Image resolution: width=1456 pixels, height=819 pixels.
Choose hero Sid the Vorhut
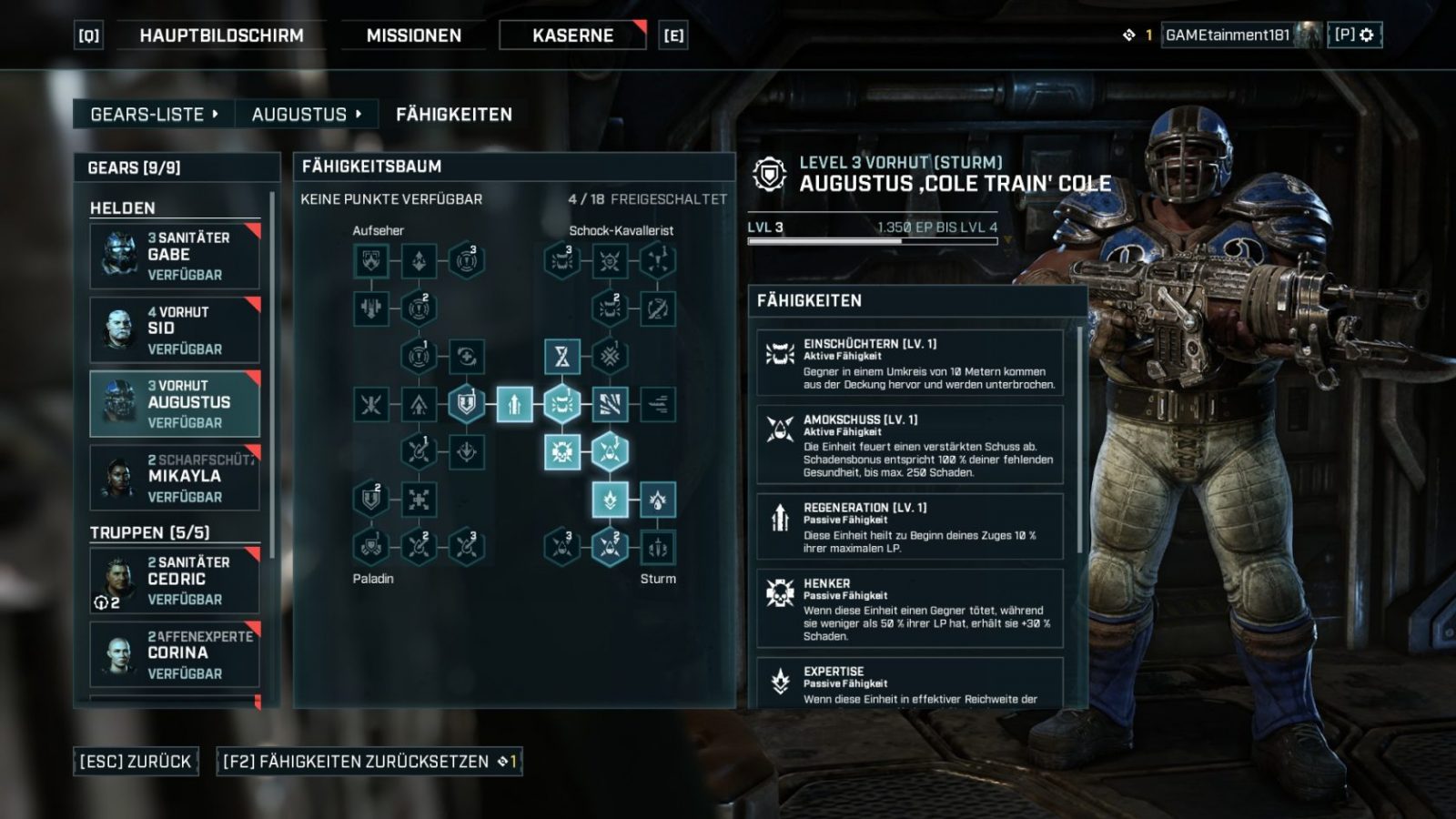tap(175, 329)
